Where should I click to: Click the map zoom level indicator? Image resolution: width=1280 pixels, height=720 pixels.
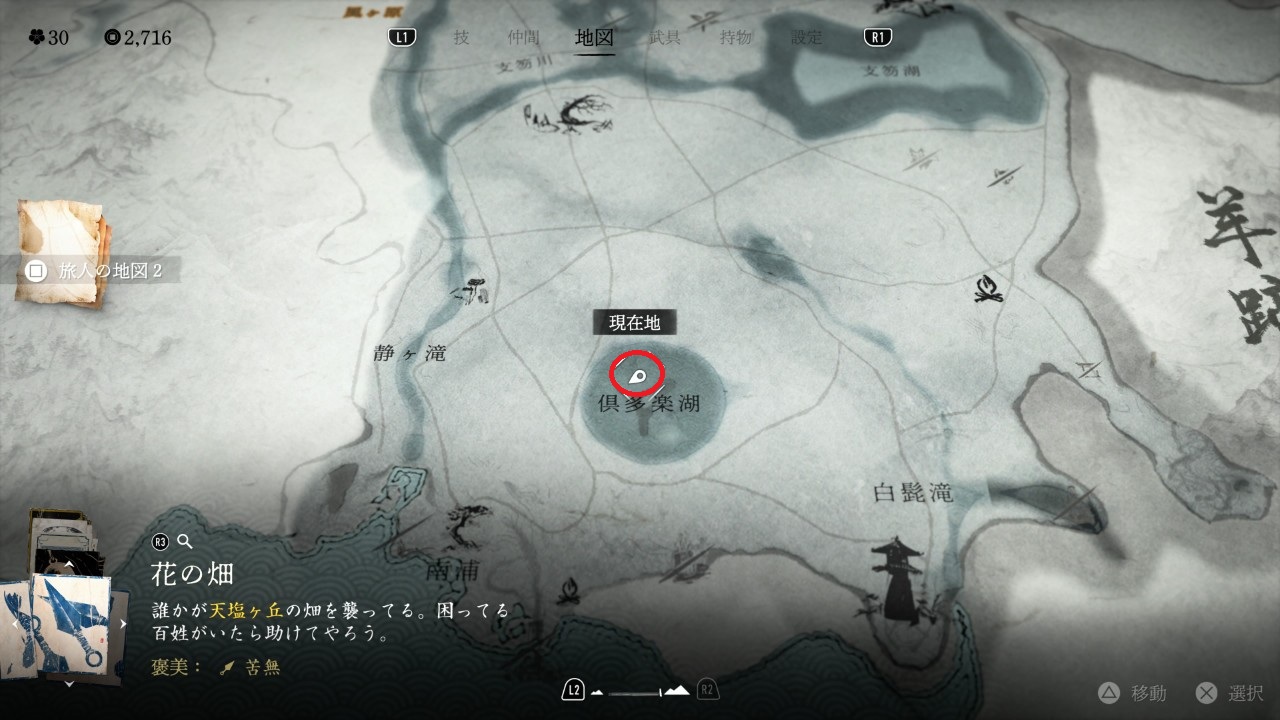(x=640, y=690)
